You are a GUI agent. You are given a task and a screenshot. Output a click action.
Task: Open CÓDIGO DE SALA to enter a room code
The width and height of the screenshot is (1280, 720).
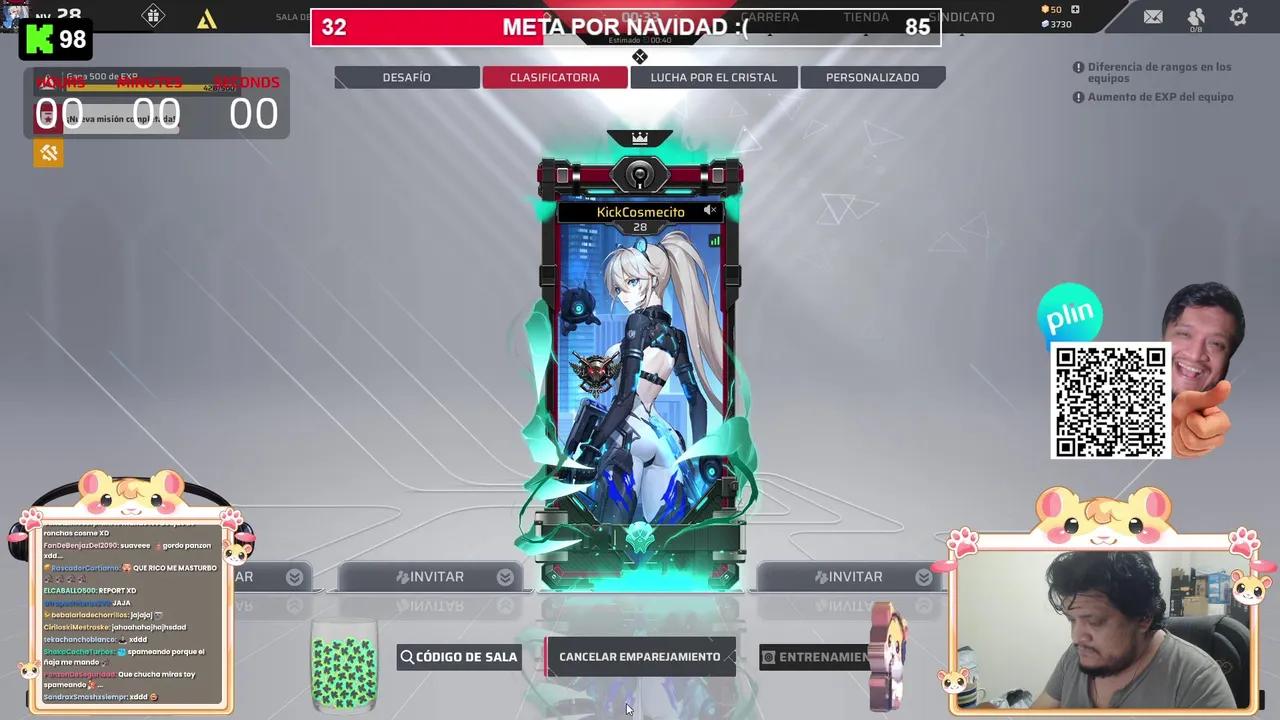click(458, 657)
